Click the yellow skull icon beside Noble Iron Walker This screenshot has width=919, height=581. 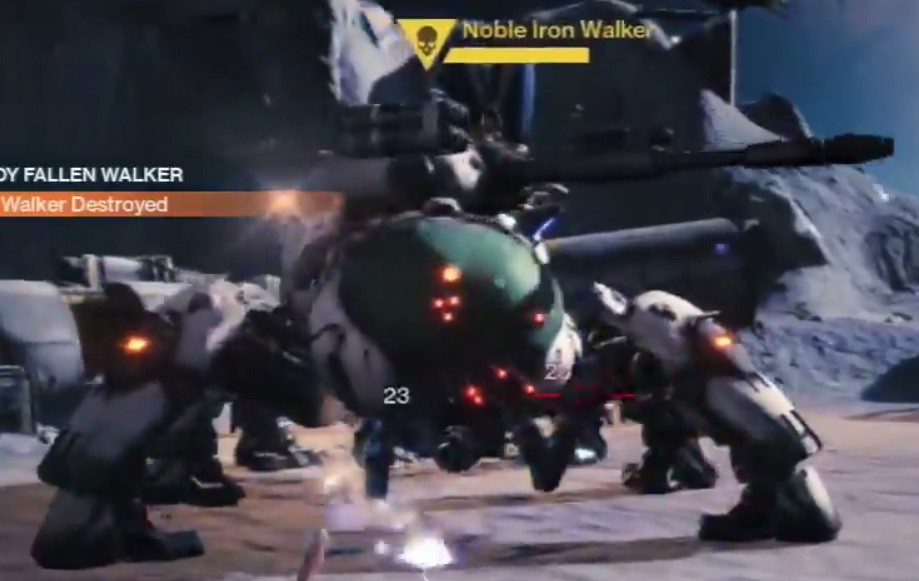pyautogui.click(x=428, y=42)
